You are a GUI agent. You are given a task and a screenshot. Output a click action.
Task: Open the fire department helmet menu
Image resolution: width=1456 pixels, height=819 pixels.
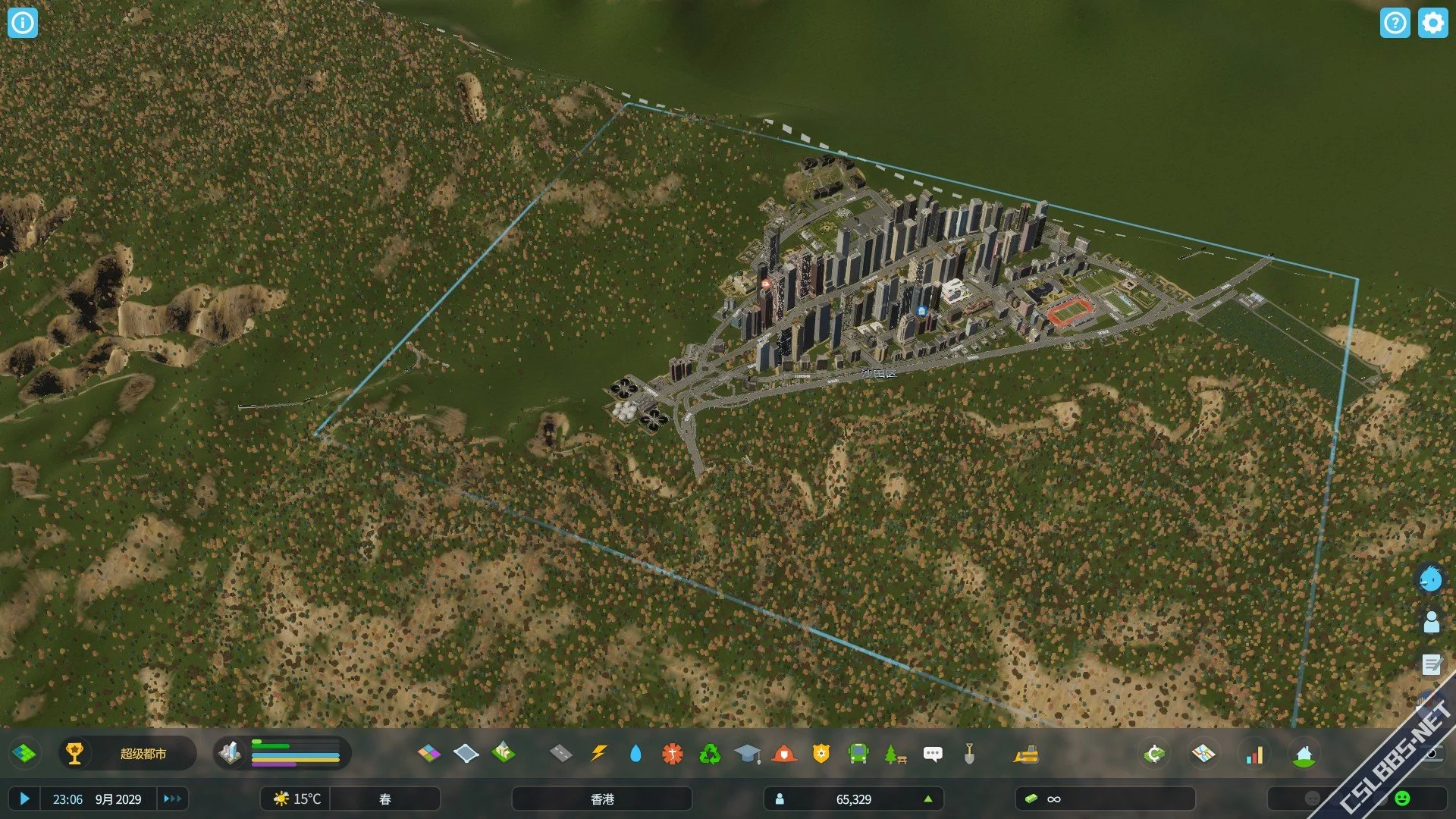pos(784,753)
